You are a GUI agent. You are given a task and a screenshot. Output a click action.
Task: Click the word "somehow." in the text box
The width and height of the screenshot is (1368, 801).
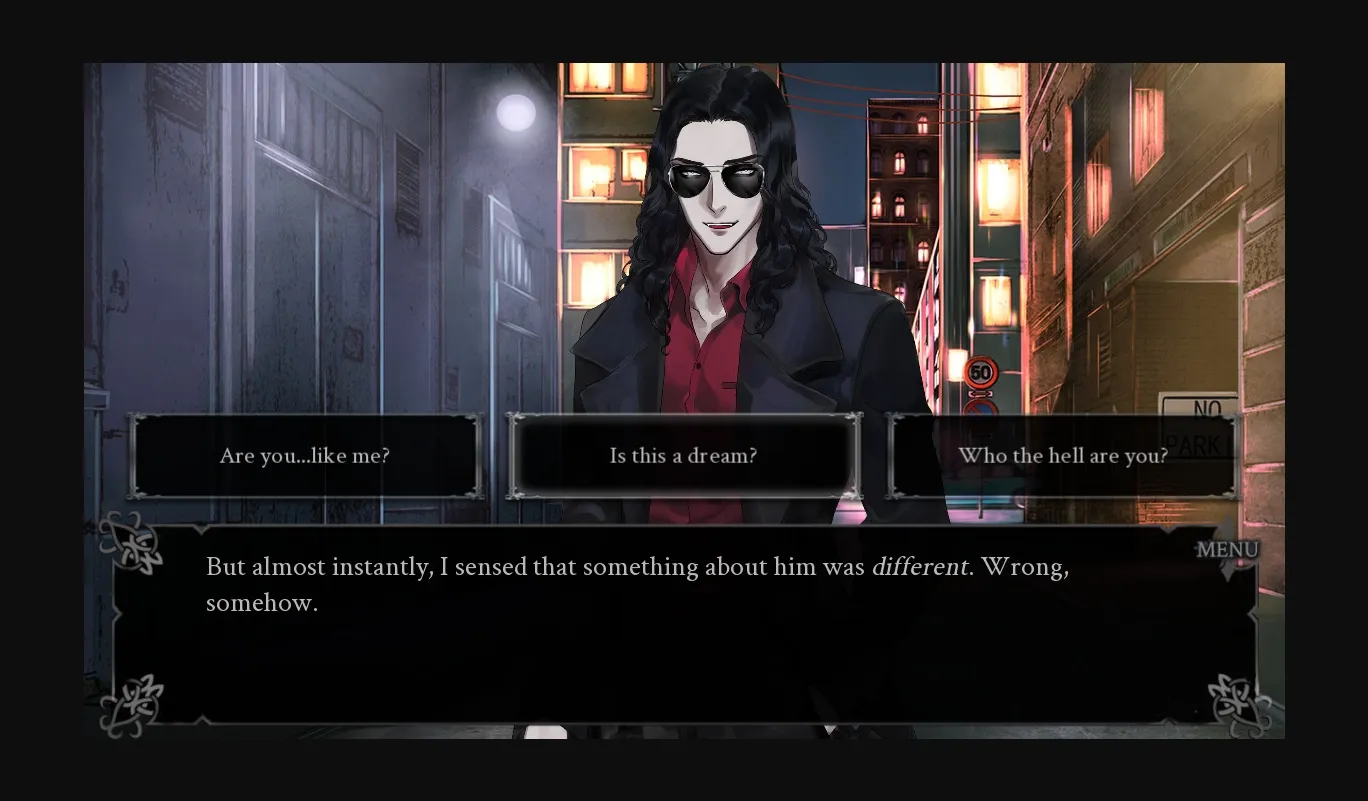click(x=261, y=602)
